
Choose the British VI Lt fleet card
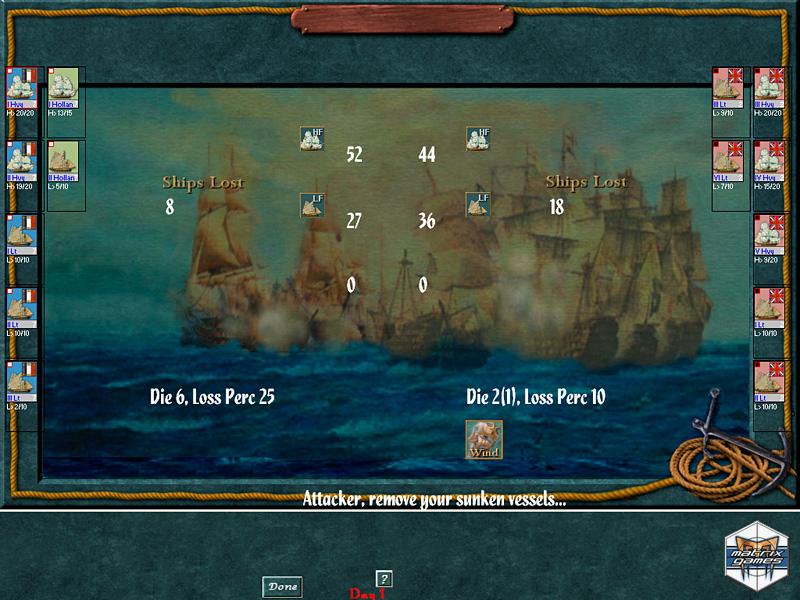coord(727,165)
